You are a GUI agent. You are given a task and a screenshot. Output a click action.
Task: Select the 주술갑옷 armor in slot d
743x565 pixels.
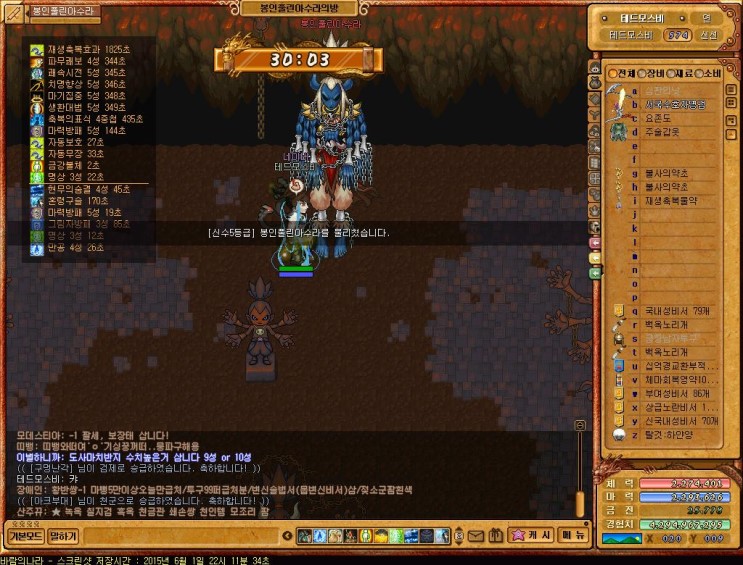coord(662,131)
